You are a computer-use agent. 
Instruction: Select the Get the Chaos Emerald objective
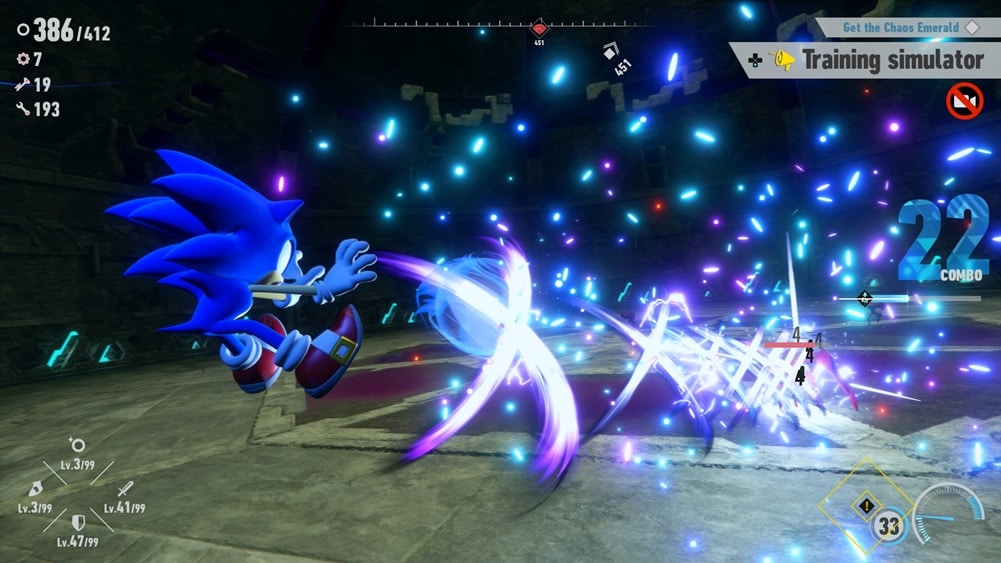coord(902,27)
